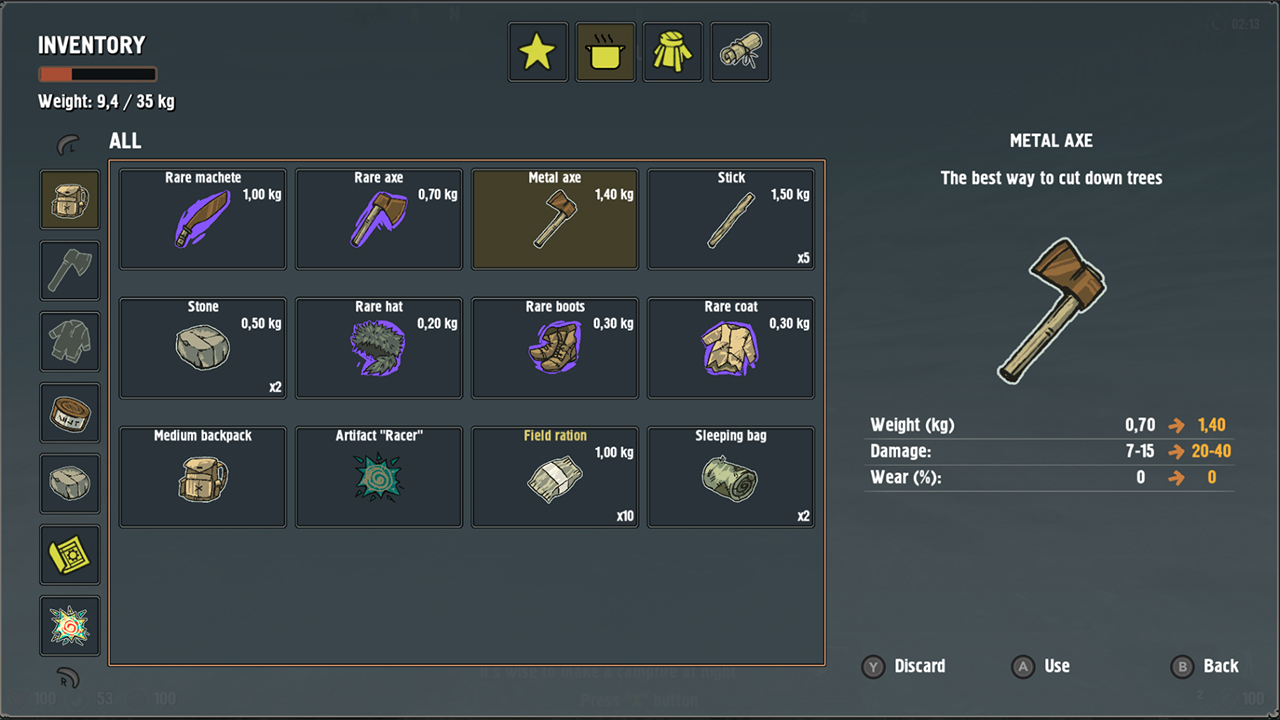The image size is (1280, 720).
Task: Open the canned food sidebar category
Action: (69, 412)
